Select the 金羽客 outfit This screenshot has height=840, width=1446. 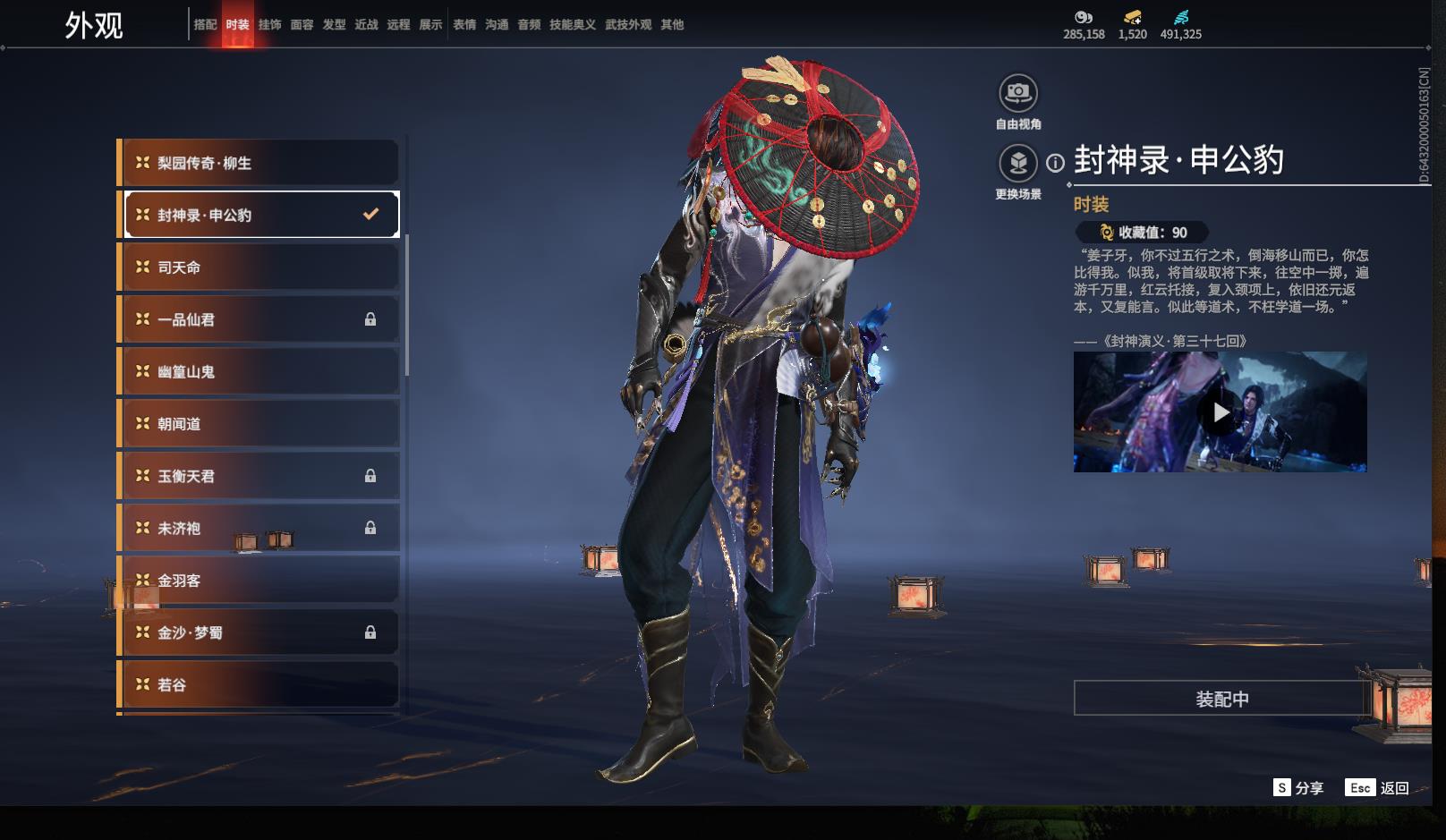click(259, 581)
